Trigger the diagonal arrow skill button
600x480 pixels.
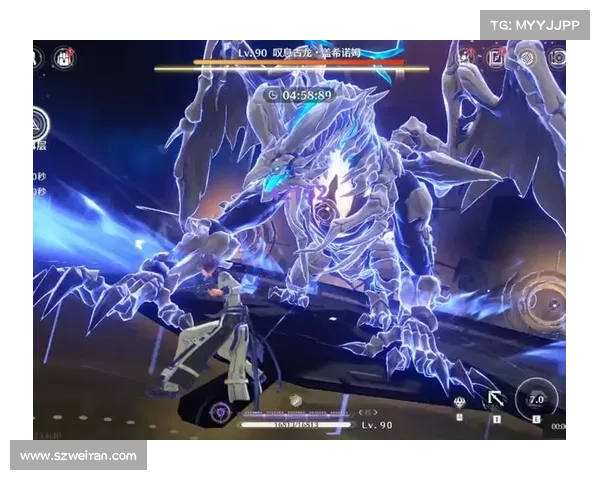[x=495, y=400]
